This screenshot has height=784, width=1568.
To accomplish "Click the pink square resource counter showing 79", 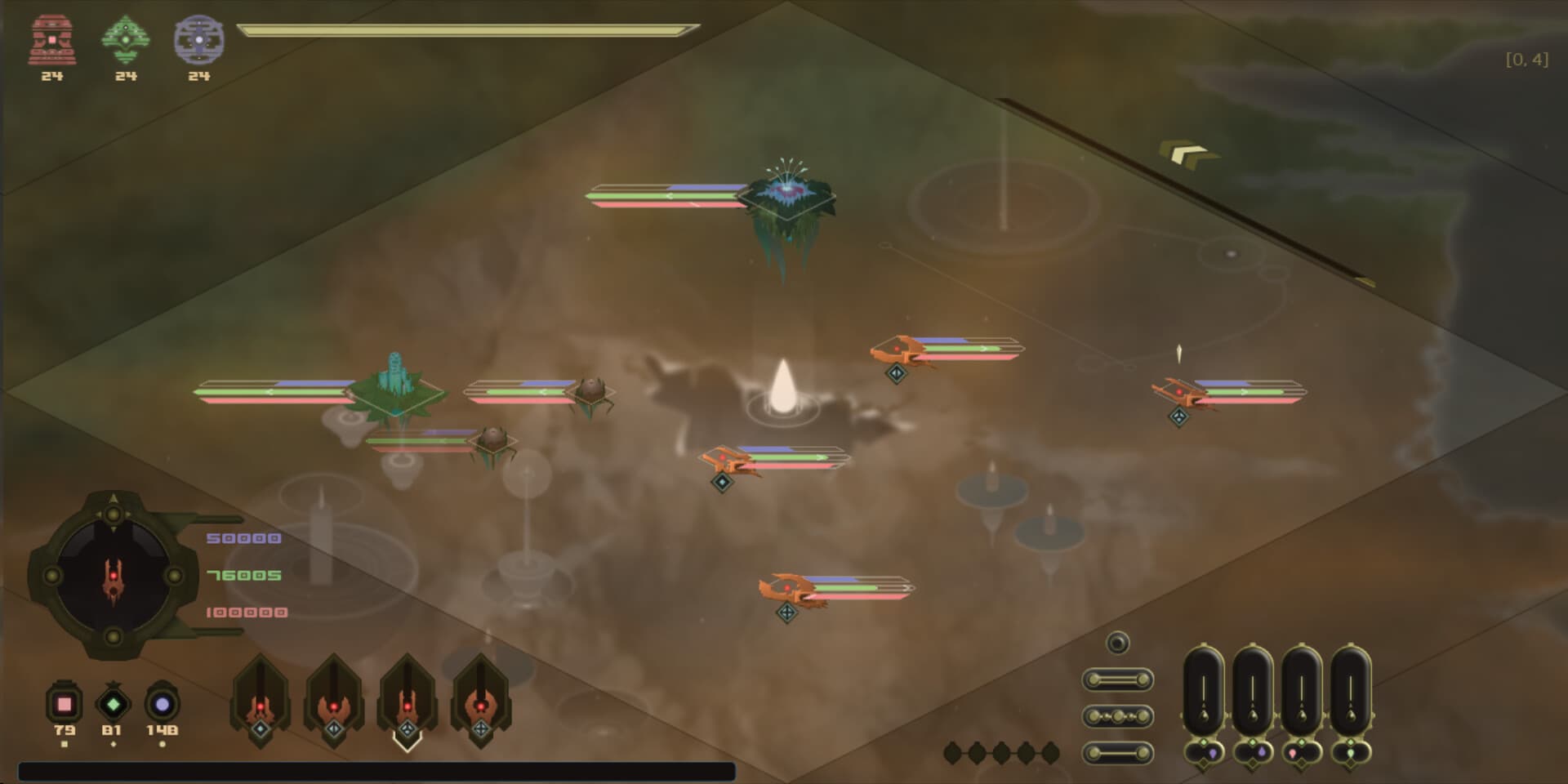I will coord(65,705).
